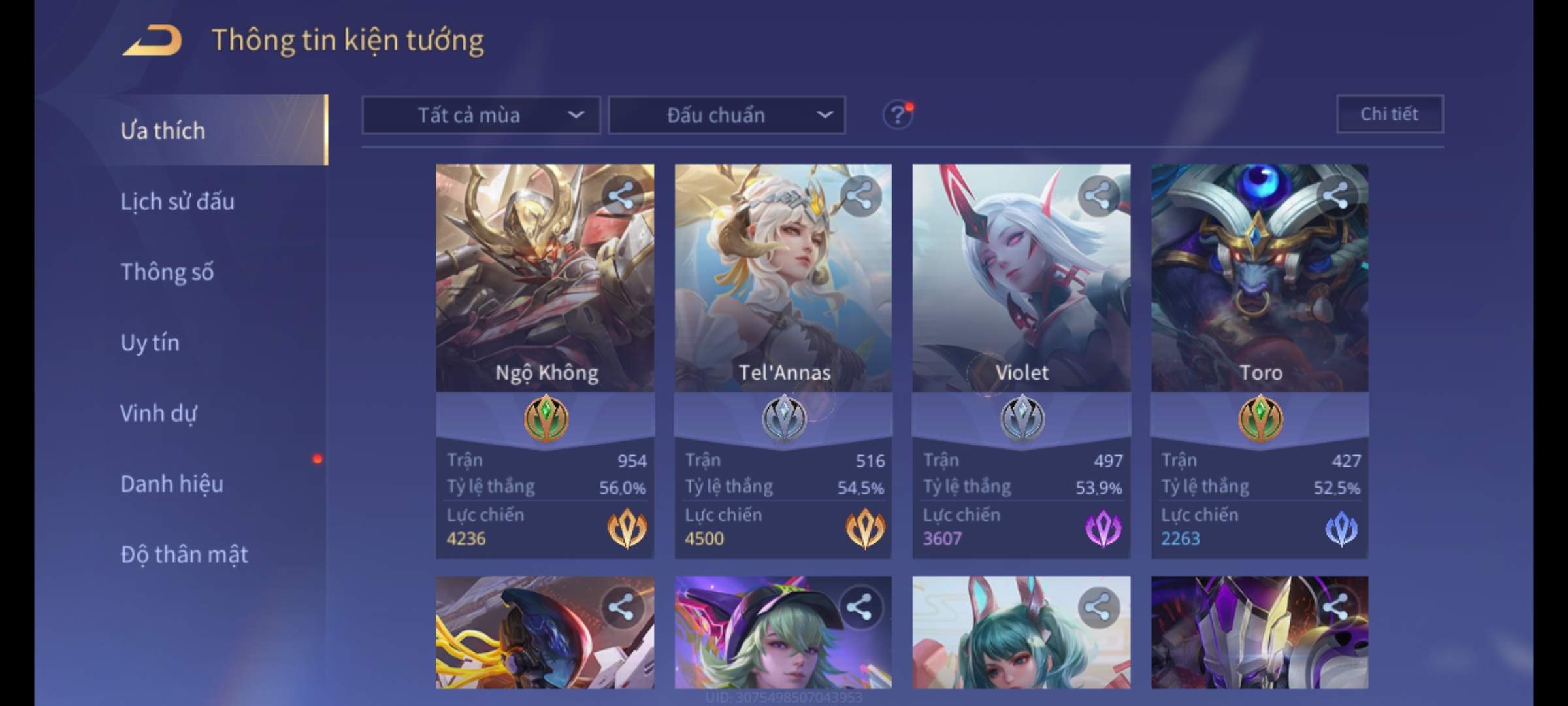Viewport: 1568px width, 706px height.
Task: Open the Chi tiết details button
Action: 1390,114
